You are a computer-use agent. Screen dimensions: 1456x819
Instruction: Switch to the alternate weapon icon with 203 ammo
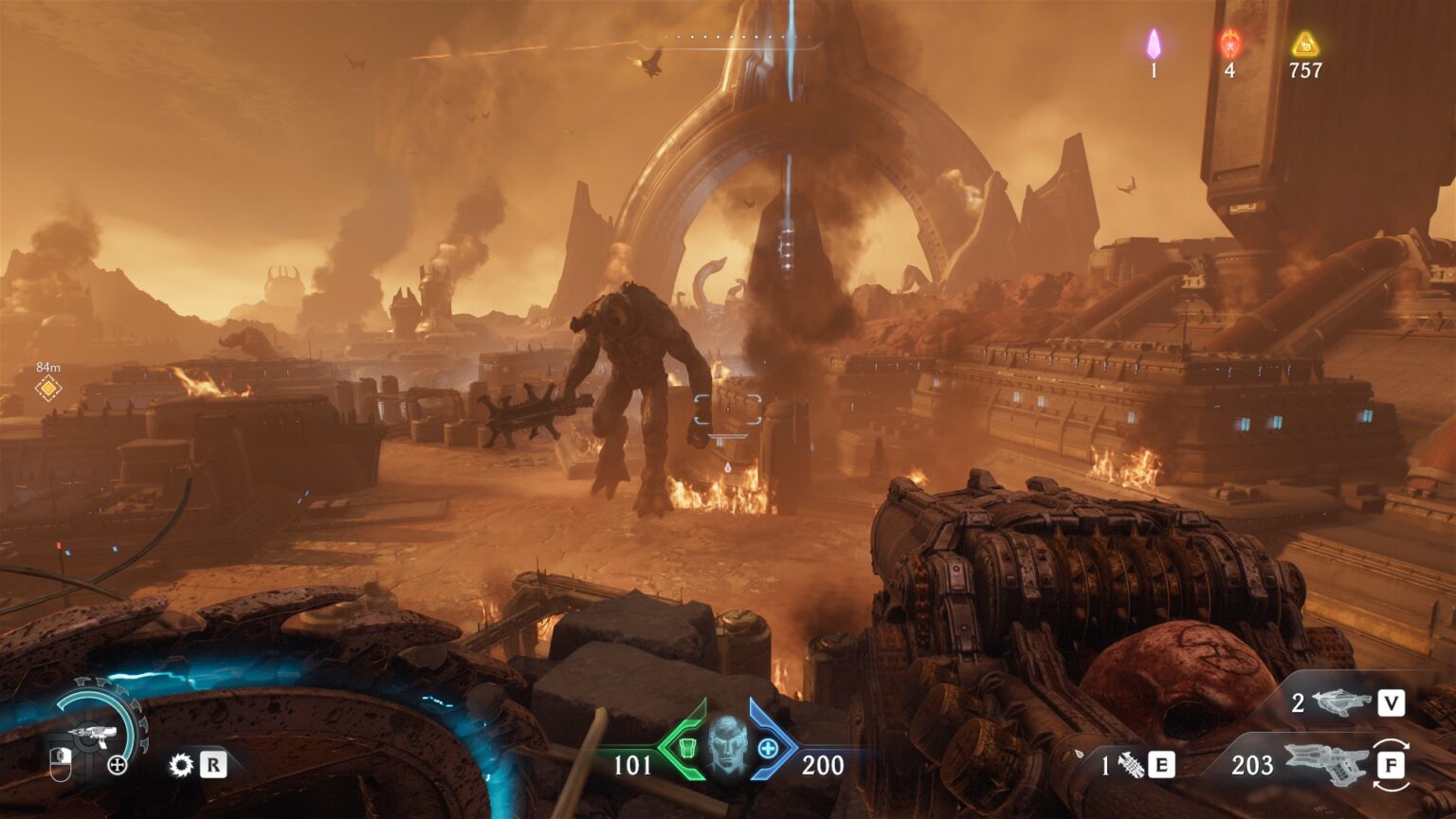[1325, 764]
